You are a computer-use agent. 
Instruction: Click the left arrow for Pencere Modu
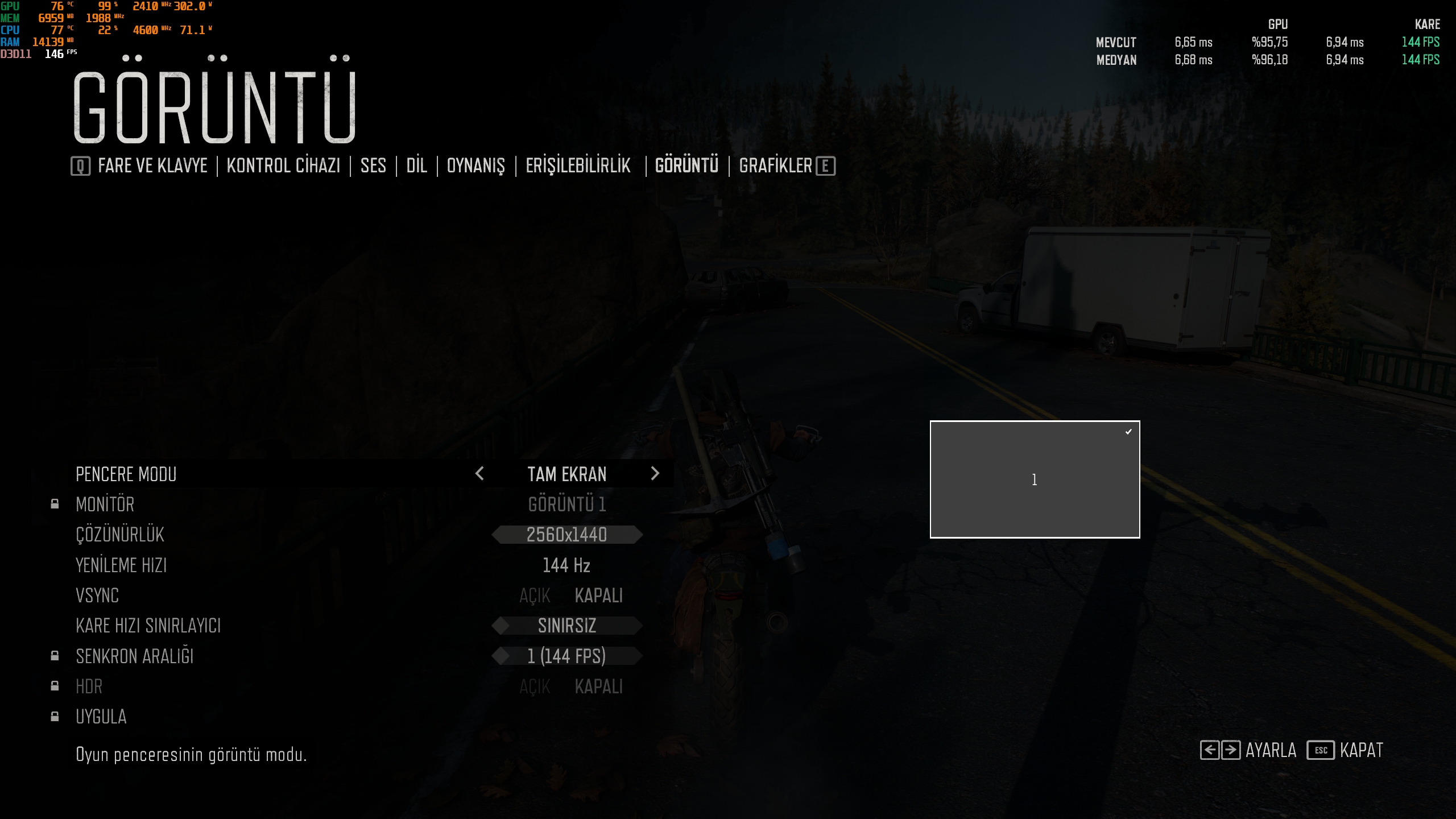[479, 474]
